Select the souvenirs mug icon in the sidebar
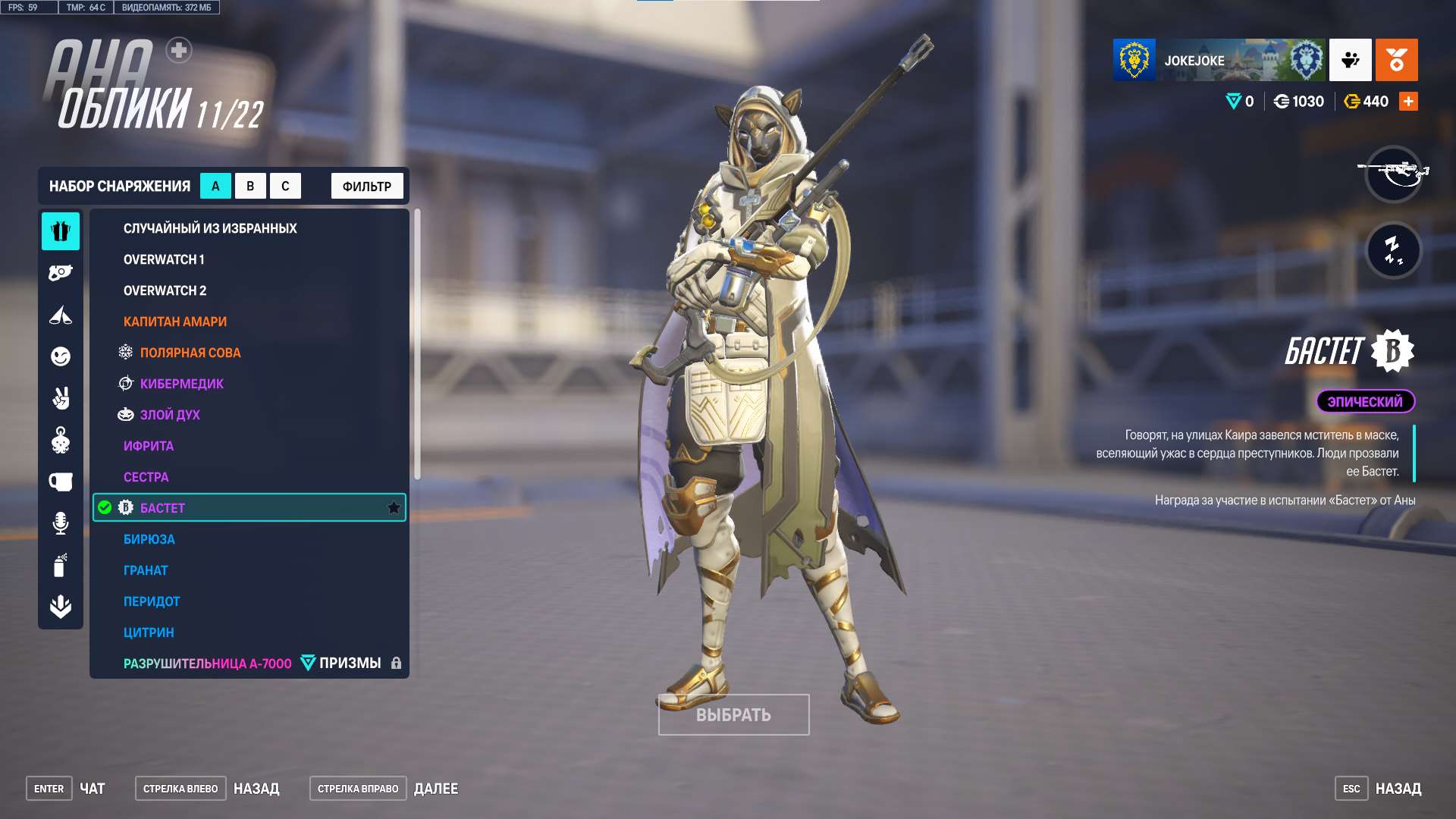The width and height of the screenshot is (1456, 819). tap(61, 480)
